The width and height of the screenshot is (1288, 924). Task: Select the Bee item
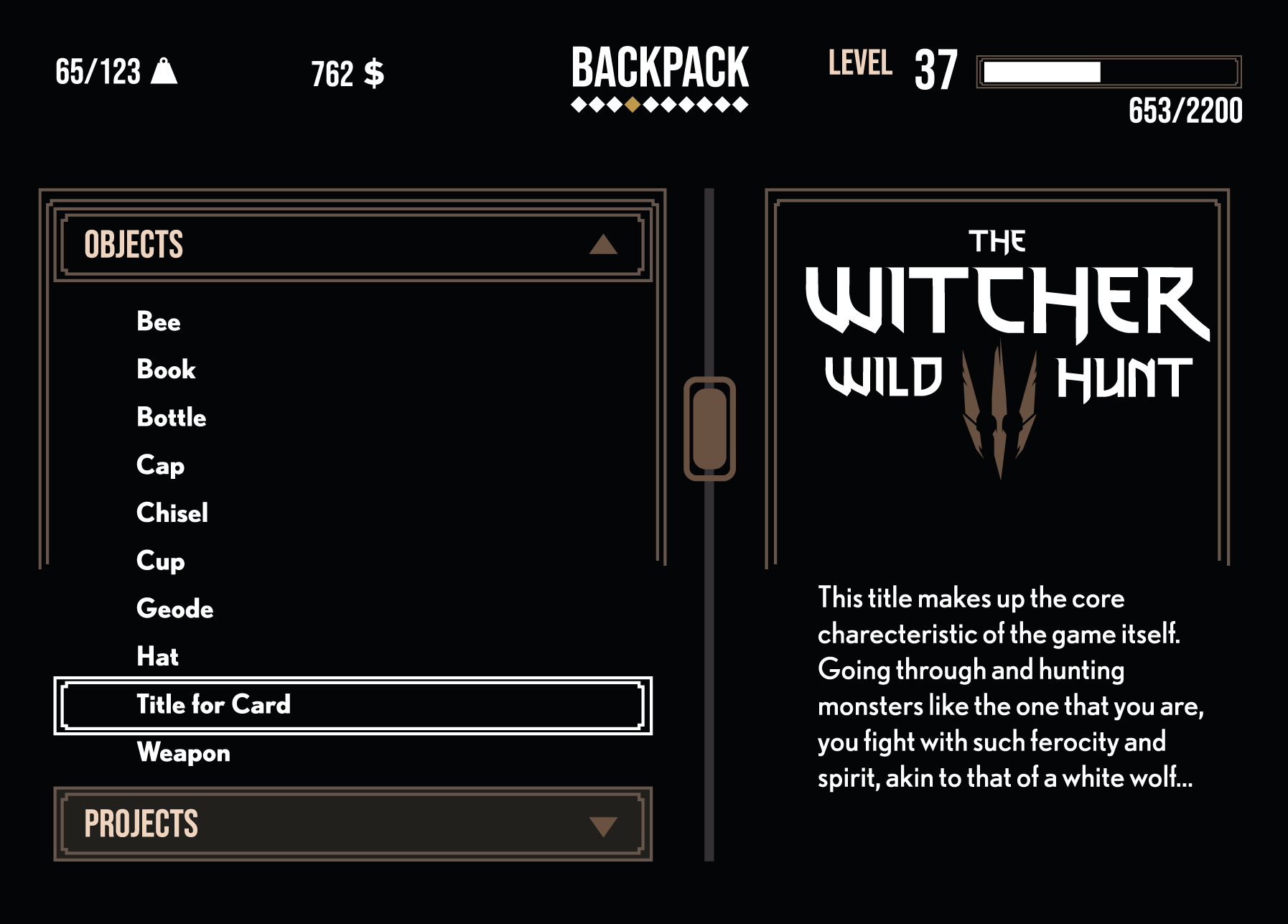point(159,322)
